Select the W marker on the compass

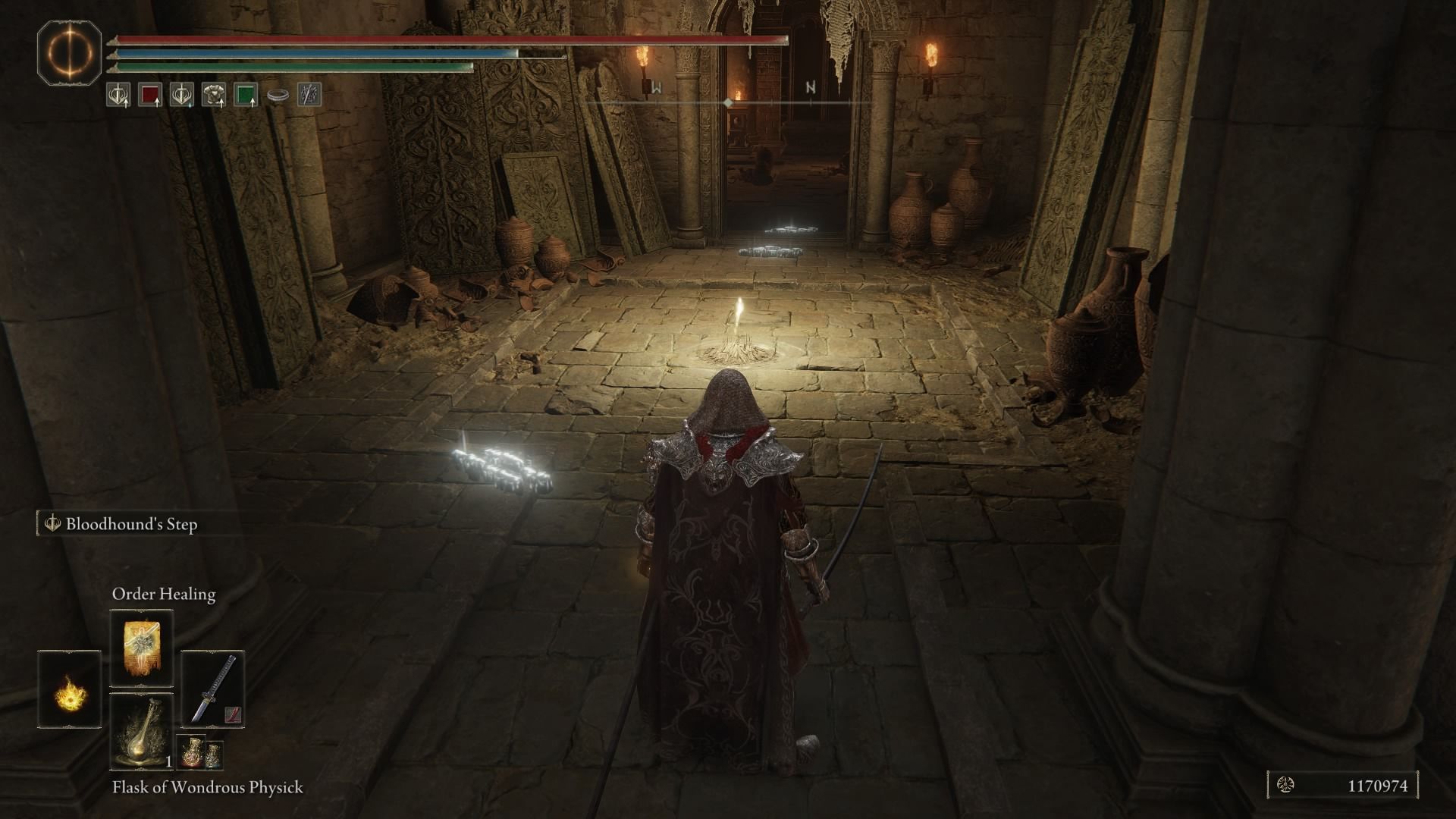(x=657, y=87)
